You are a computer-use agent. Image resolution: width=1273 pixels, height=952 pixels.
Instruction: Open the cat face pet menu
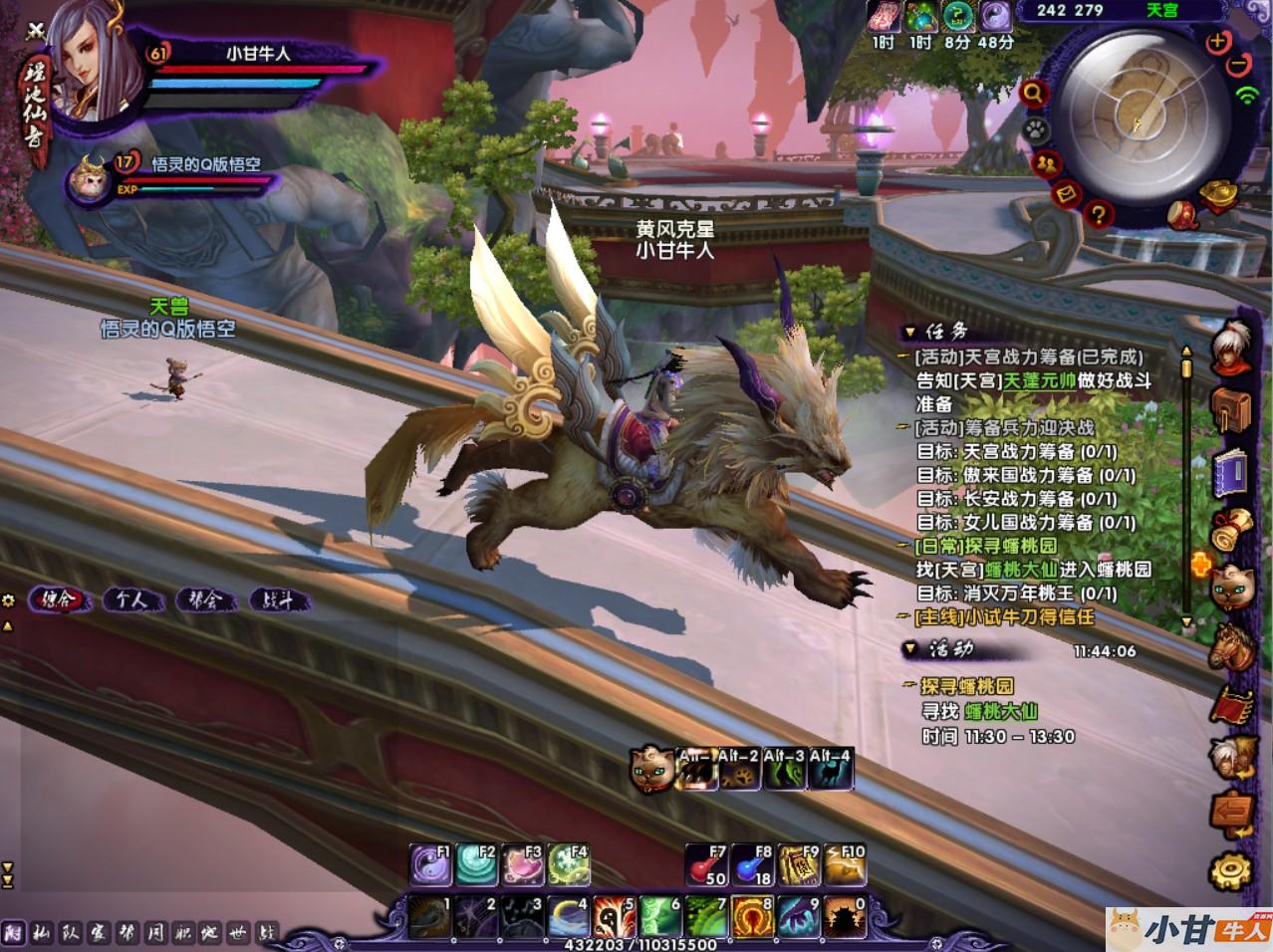point(1231,587)
